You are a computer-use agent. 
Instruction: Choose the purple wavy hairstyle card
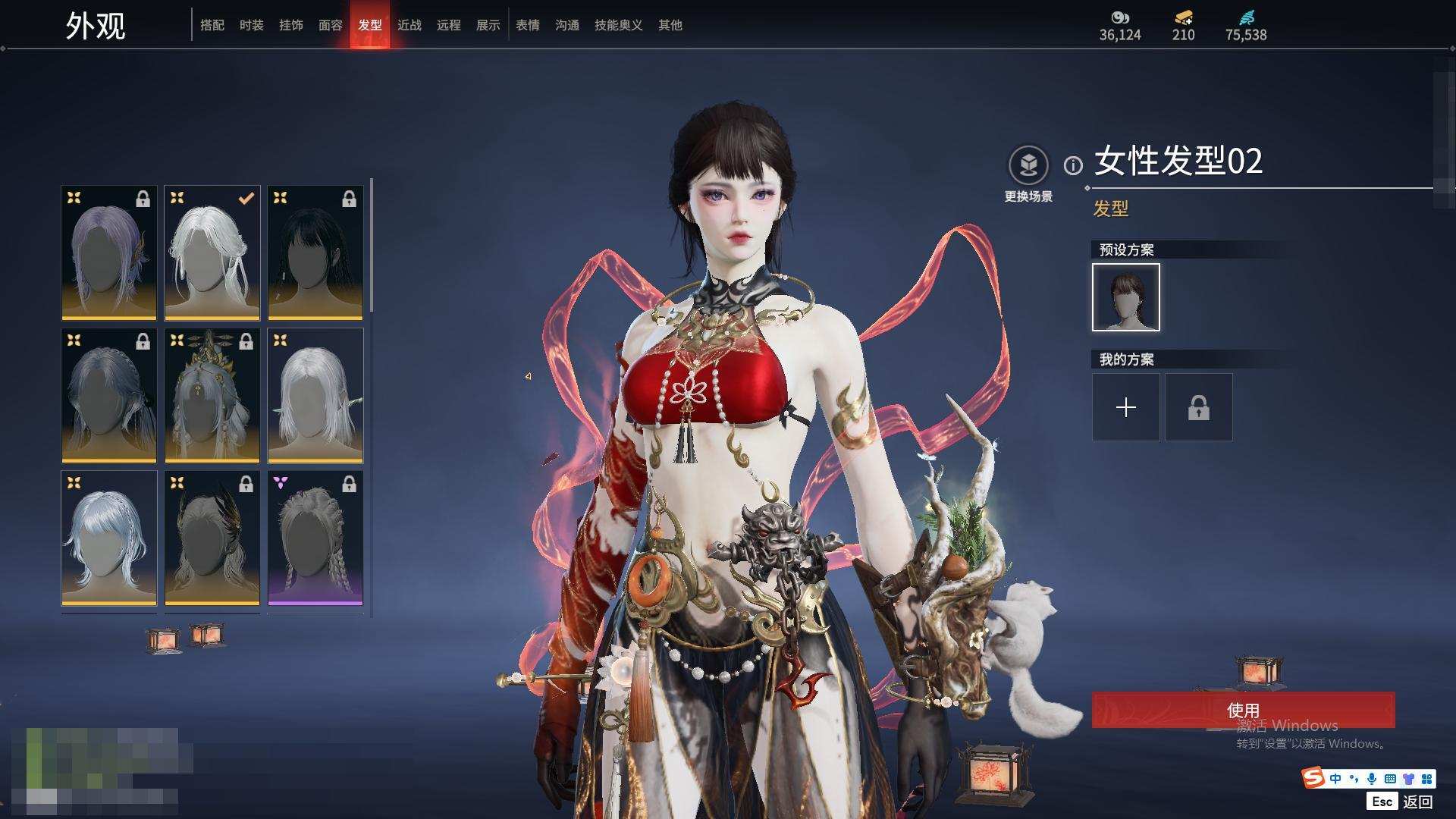(109, 253)
